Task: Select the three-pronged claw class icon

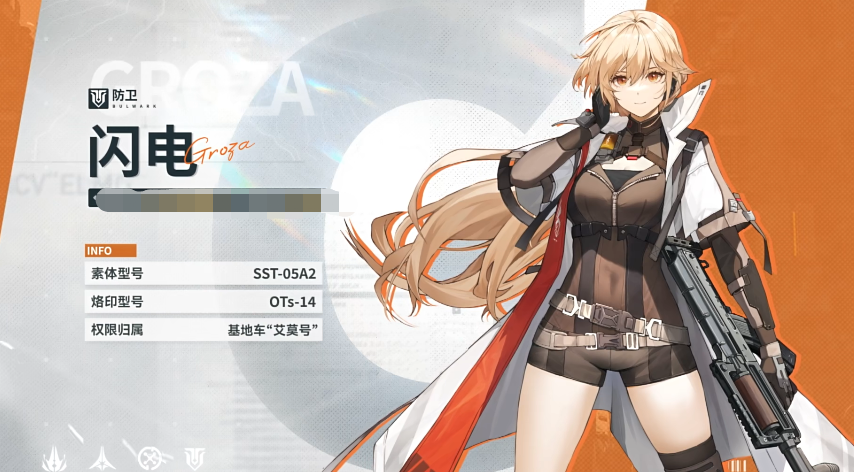Action: click(54, 458)
